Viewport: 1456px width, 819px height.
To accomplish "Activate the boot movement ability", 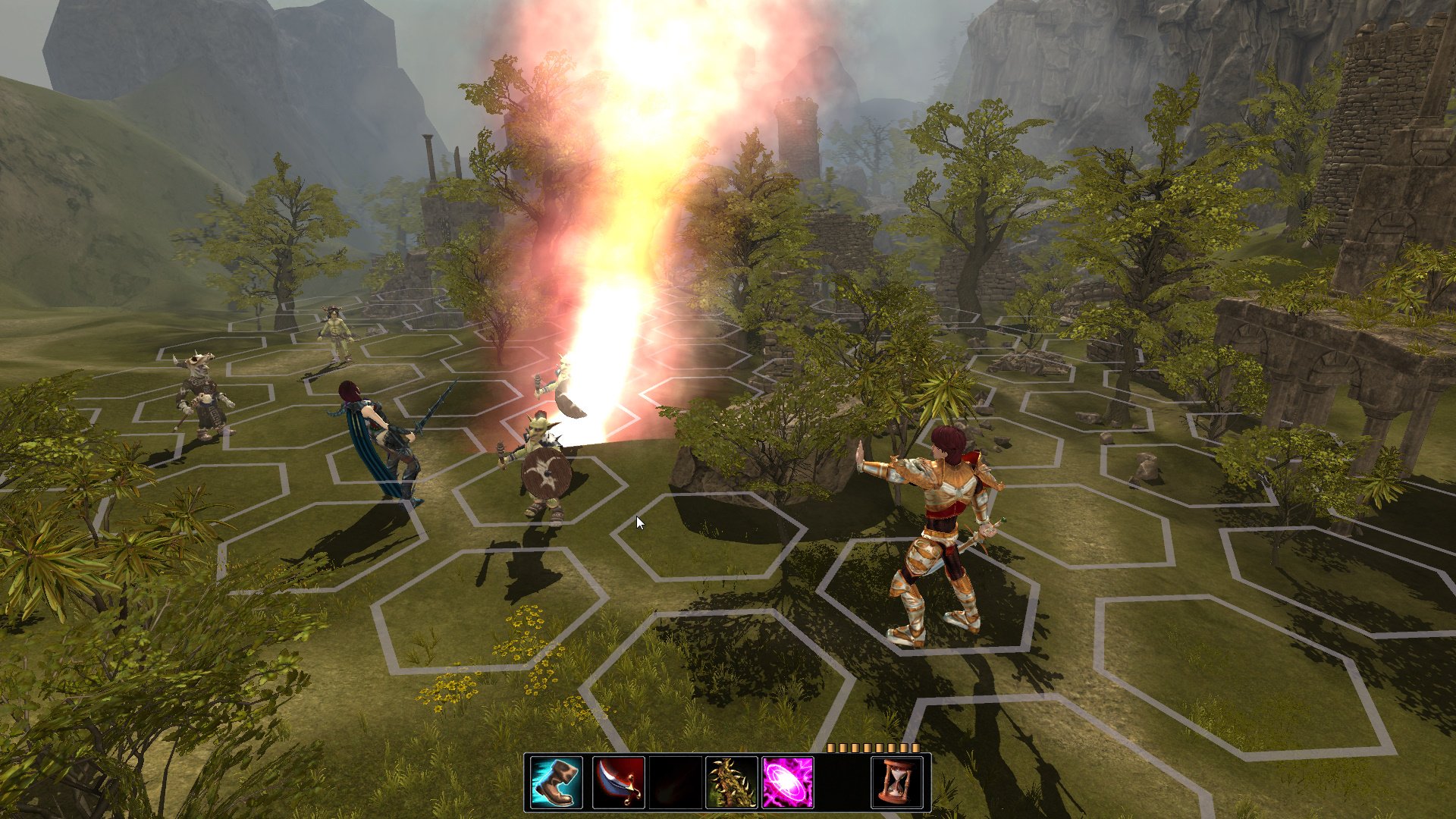I will click(x=556, y=782).
